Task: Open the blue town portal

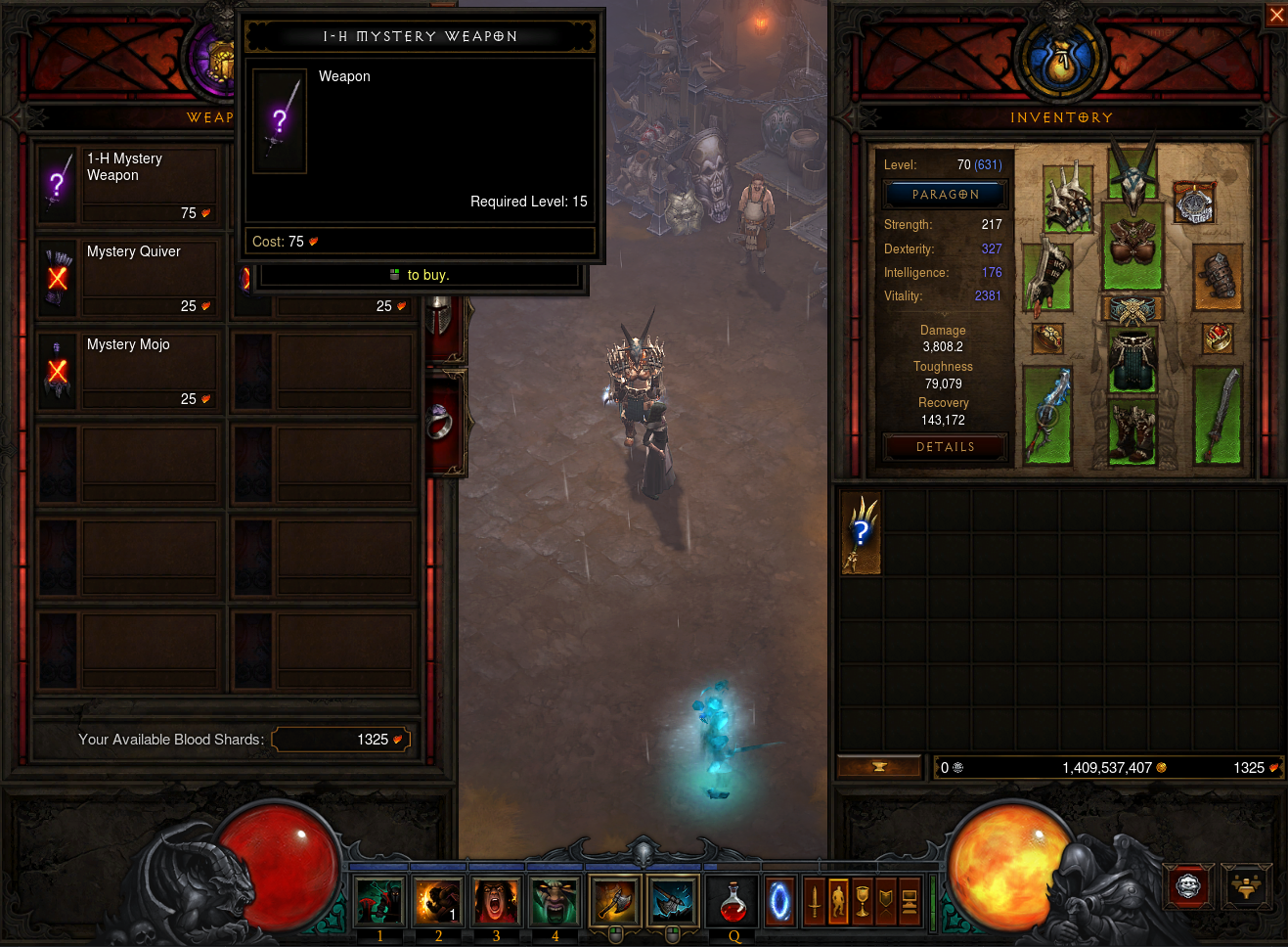Action: (779, 900)
